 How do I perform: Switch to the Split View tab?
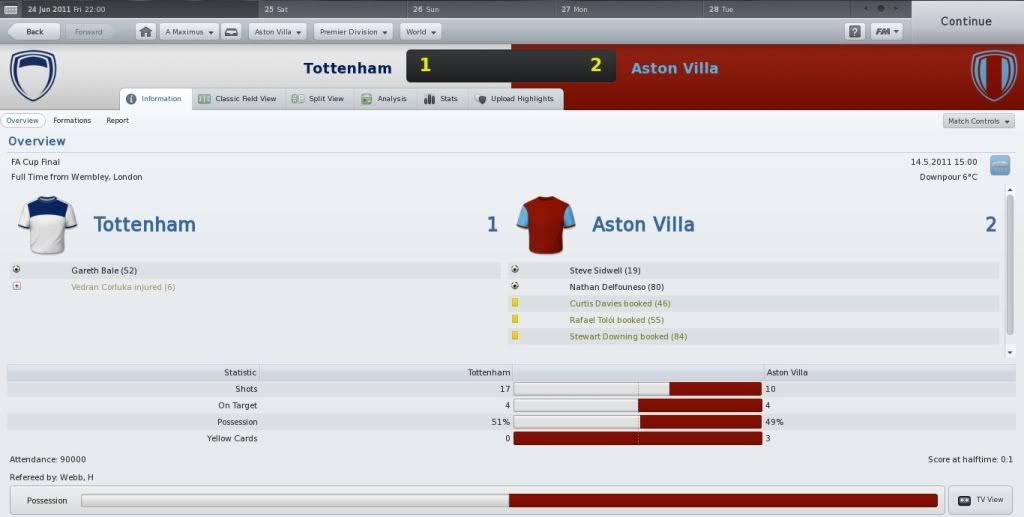(318, 99)
